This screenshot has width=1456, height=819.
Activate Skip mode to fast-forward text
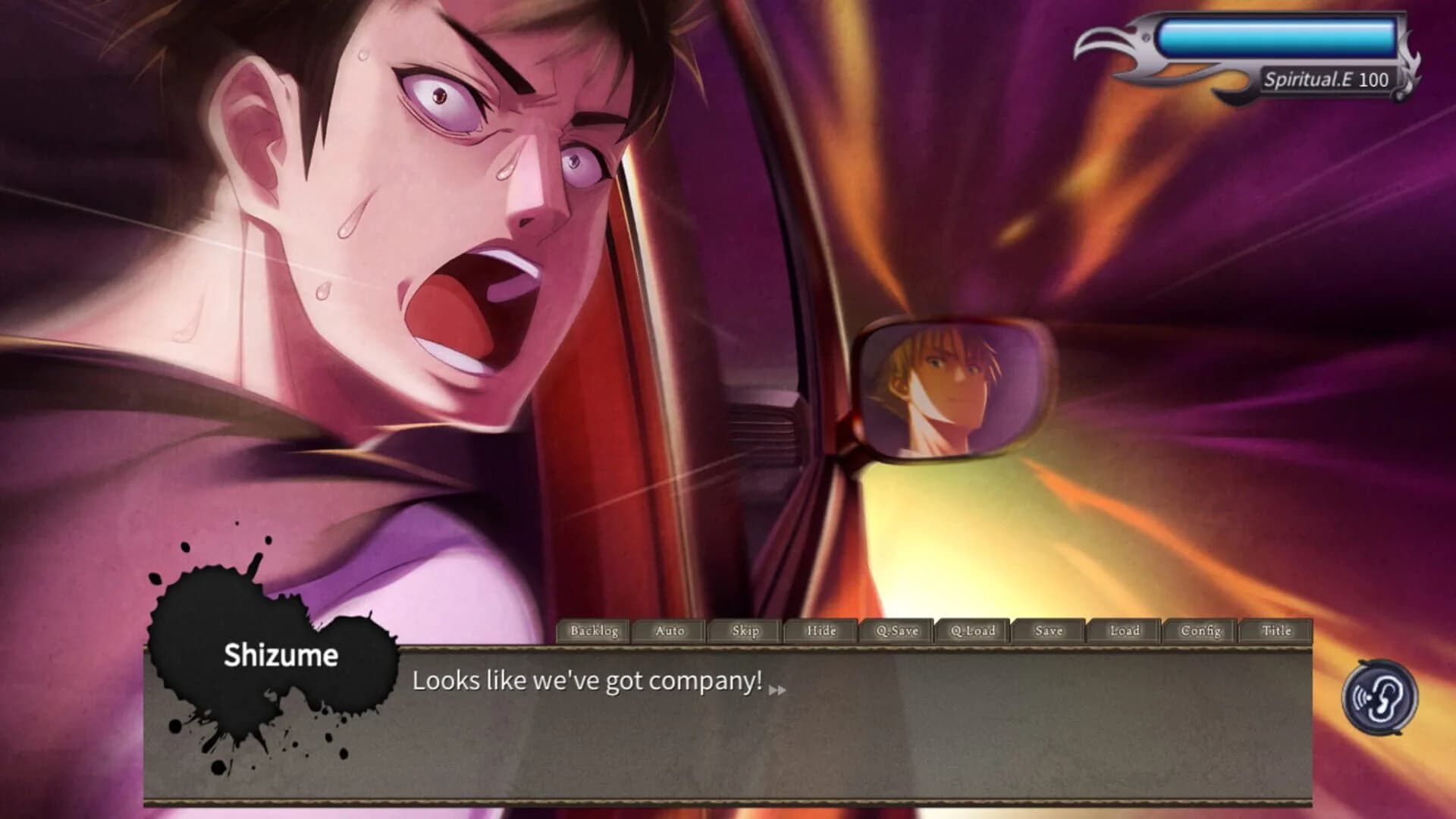pyautogui.click(x=743, y=630)
